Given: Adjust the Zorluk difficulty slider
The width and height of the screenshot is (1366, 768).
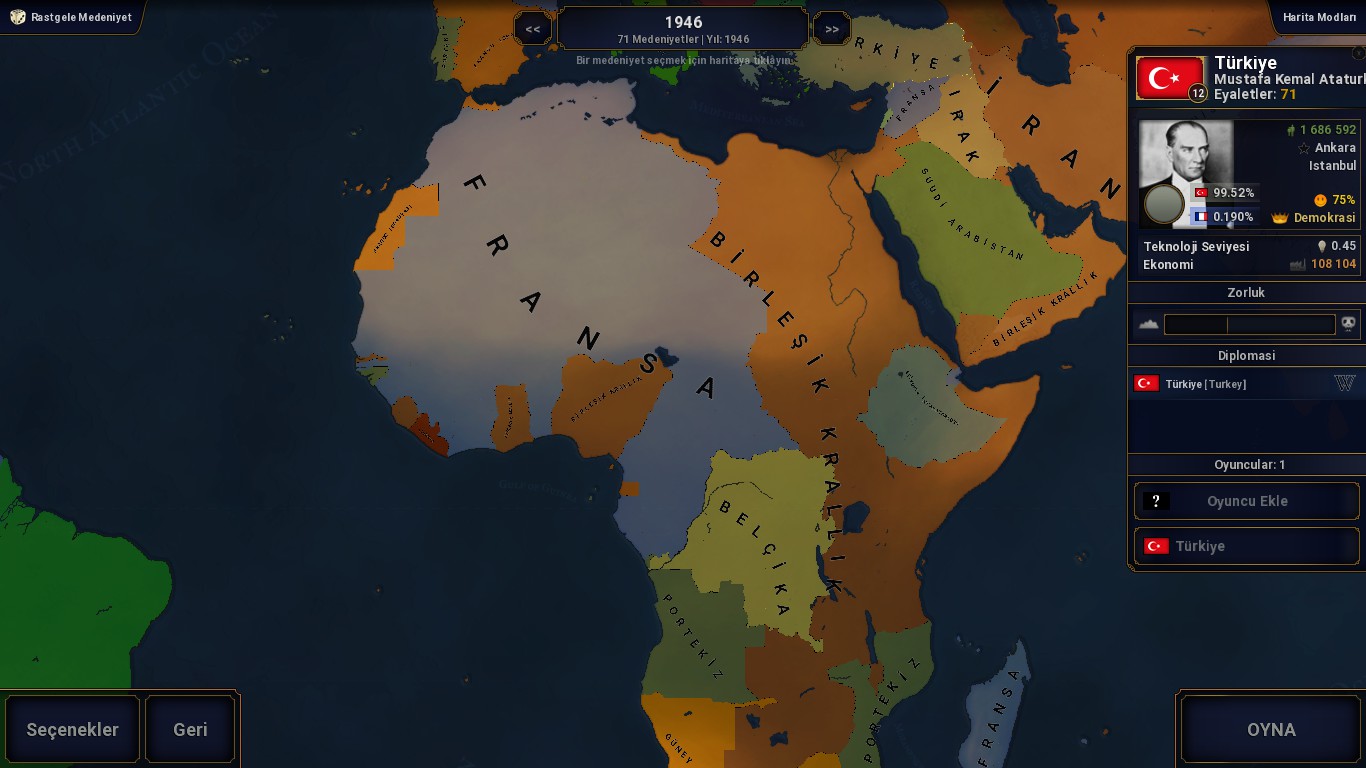Looking at the screenshot, I should tap(1249, 324).
